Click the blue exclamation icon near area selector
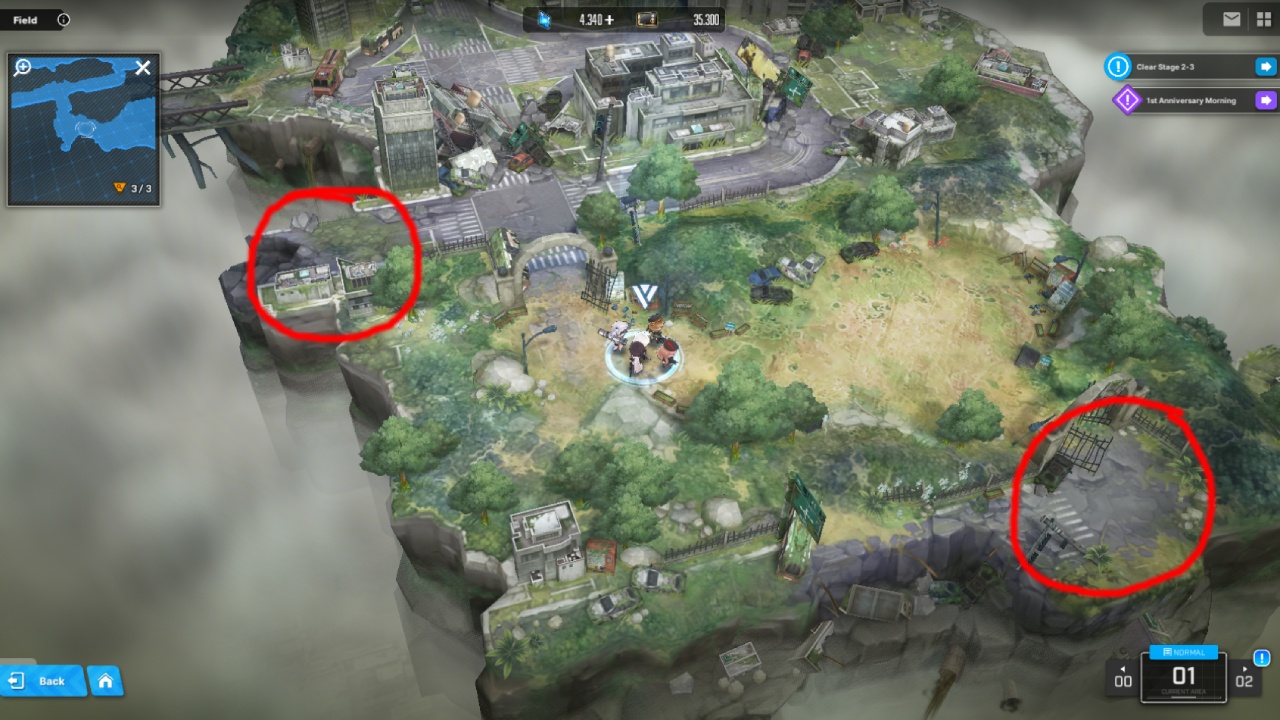This screenshot has height=720, width=1280. pyautogui.click(x=1262, y=658)
